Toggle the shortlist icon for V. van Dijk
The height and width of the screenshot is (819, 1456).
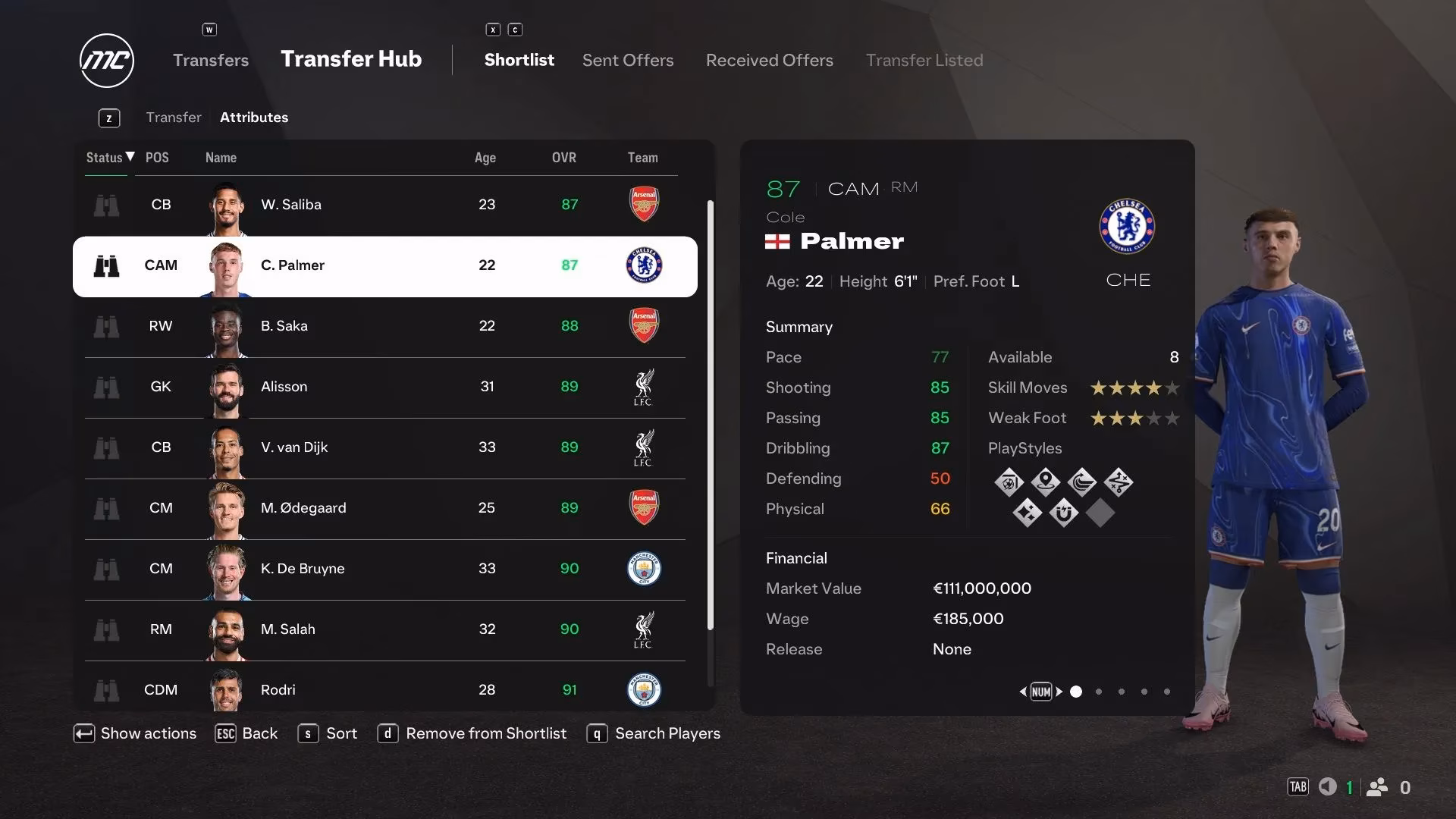click(x=107, y=447)
